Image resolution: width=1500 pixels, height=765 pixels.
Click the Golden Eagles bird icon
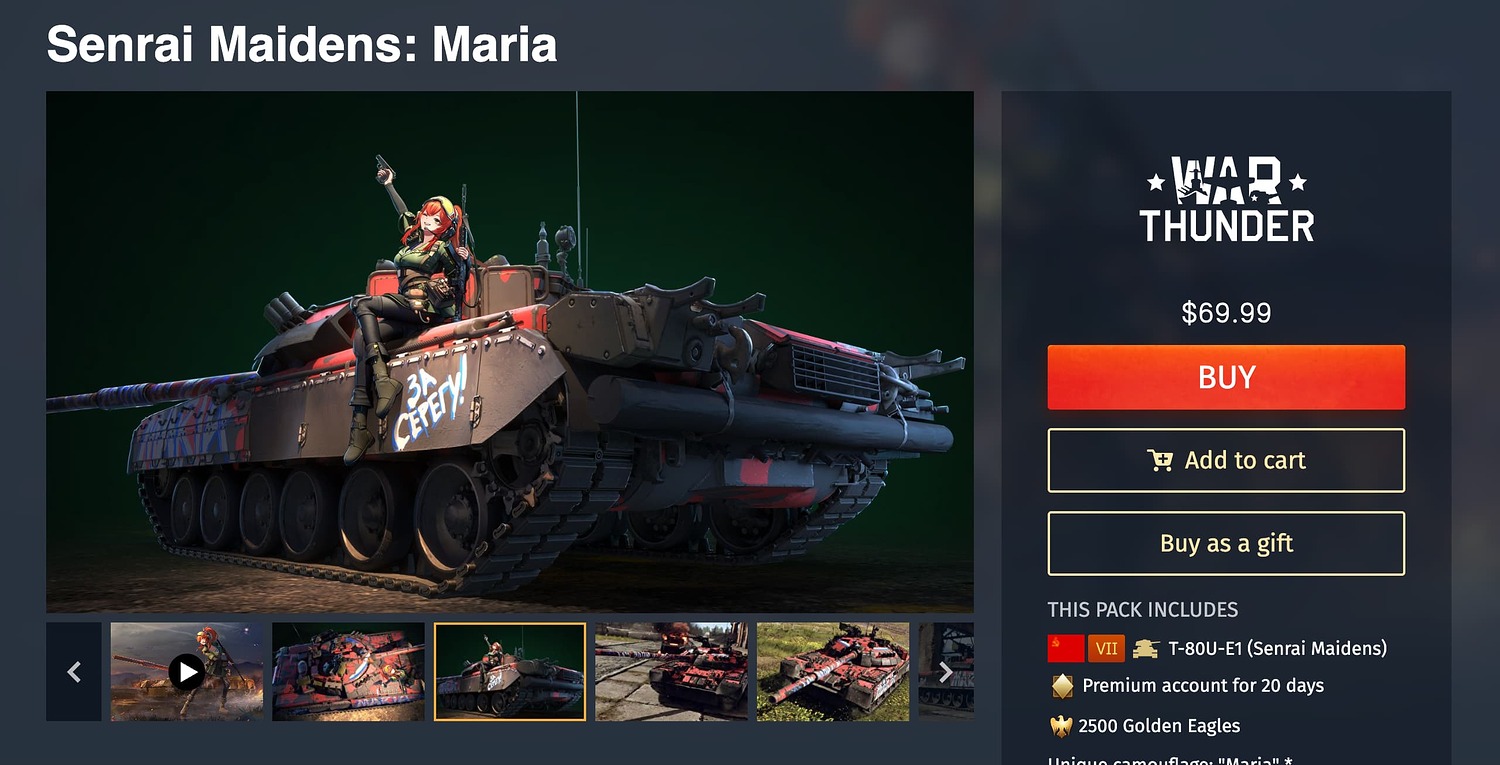tap(1060, 725)
